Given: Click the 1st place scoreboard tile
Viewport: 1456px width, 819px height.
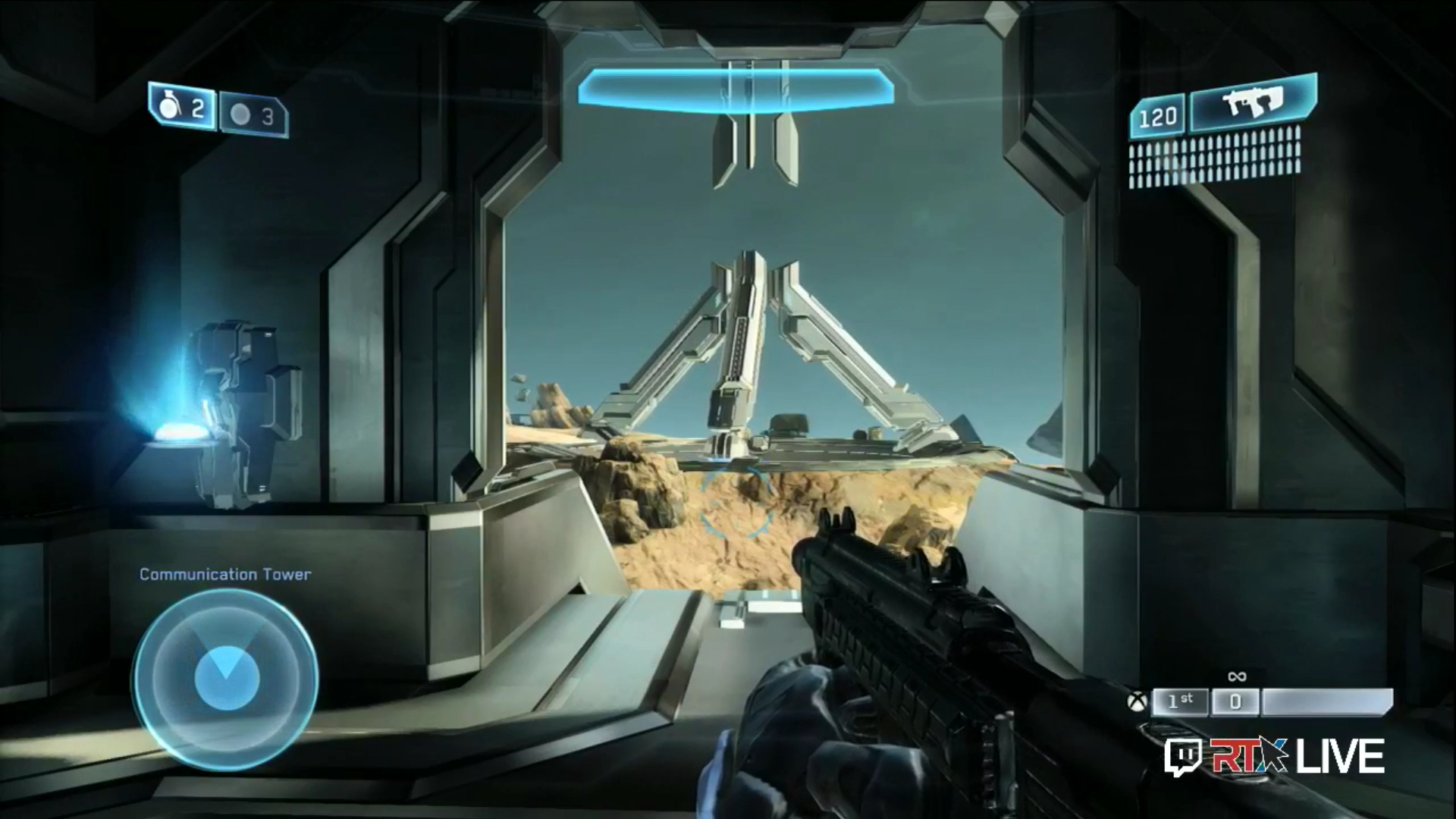Looking at the screenshot, I should coord(1179,701).
